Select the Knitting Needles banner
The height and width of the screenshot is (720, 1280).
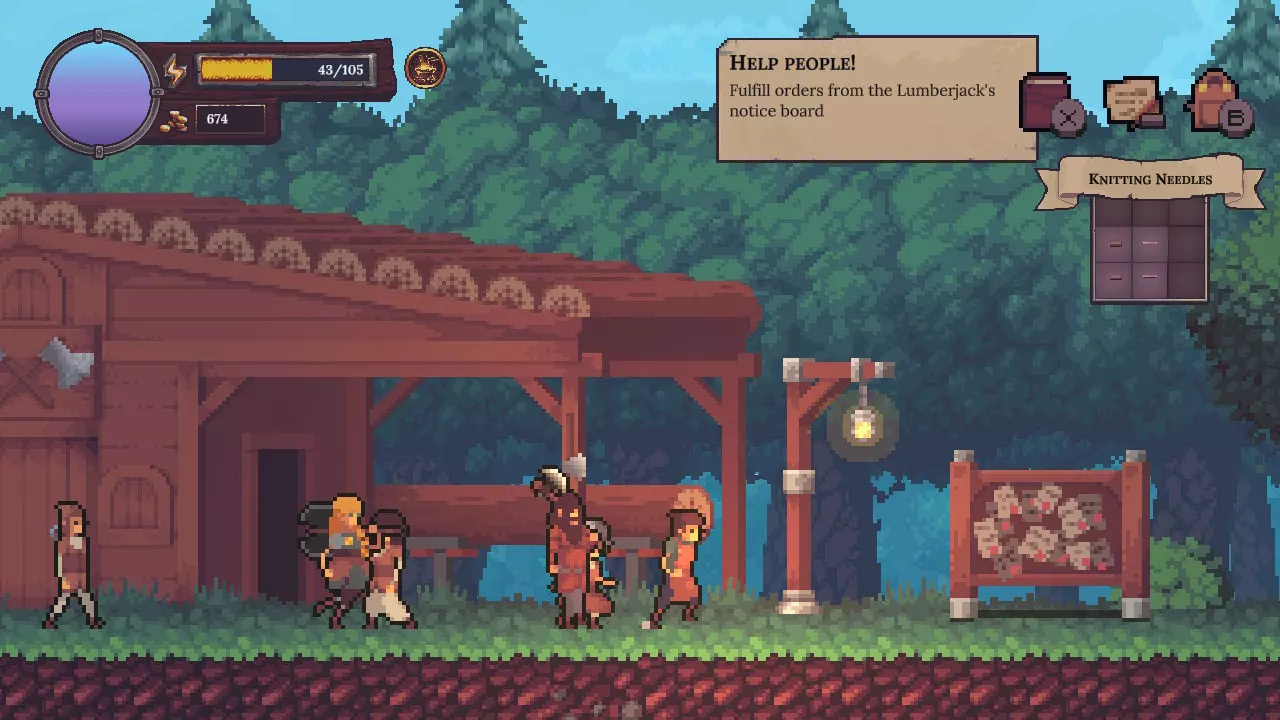coord(1149,180)
